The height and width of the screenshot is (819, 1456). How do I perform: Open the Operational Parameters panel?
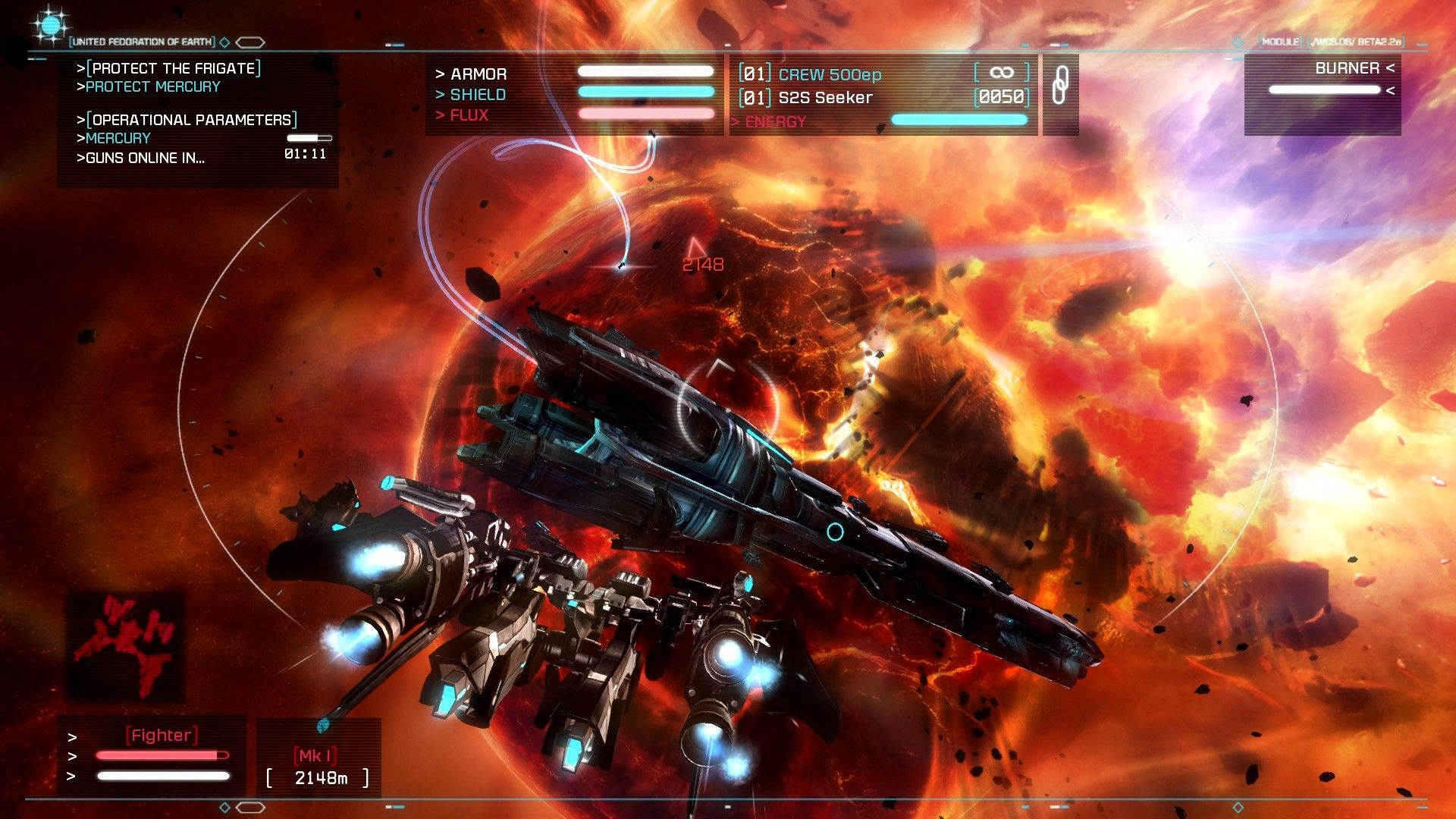[x=192, y=120]
